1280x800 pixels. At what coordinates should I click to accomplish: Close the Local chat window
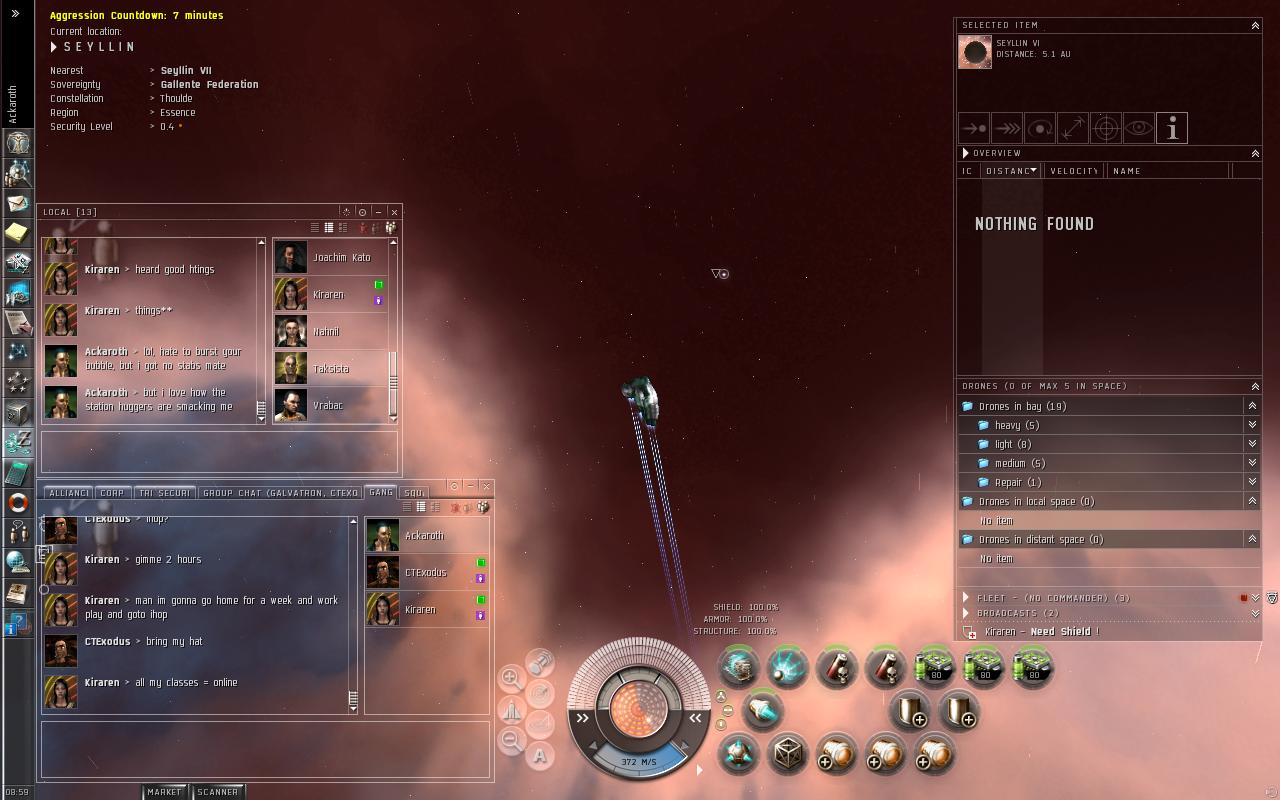click(394, 212)
